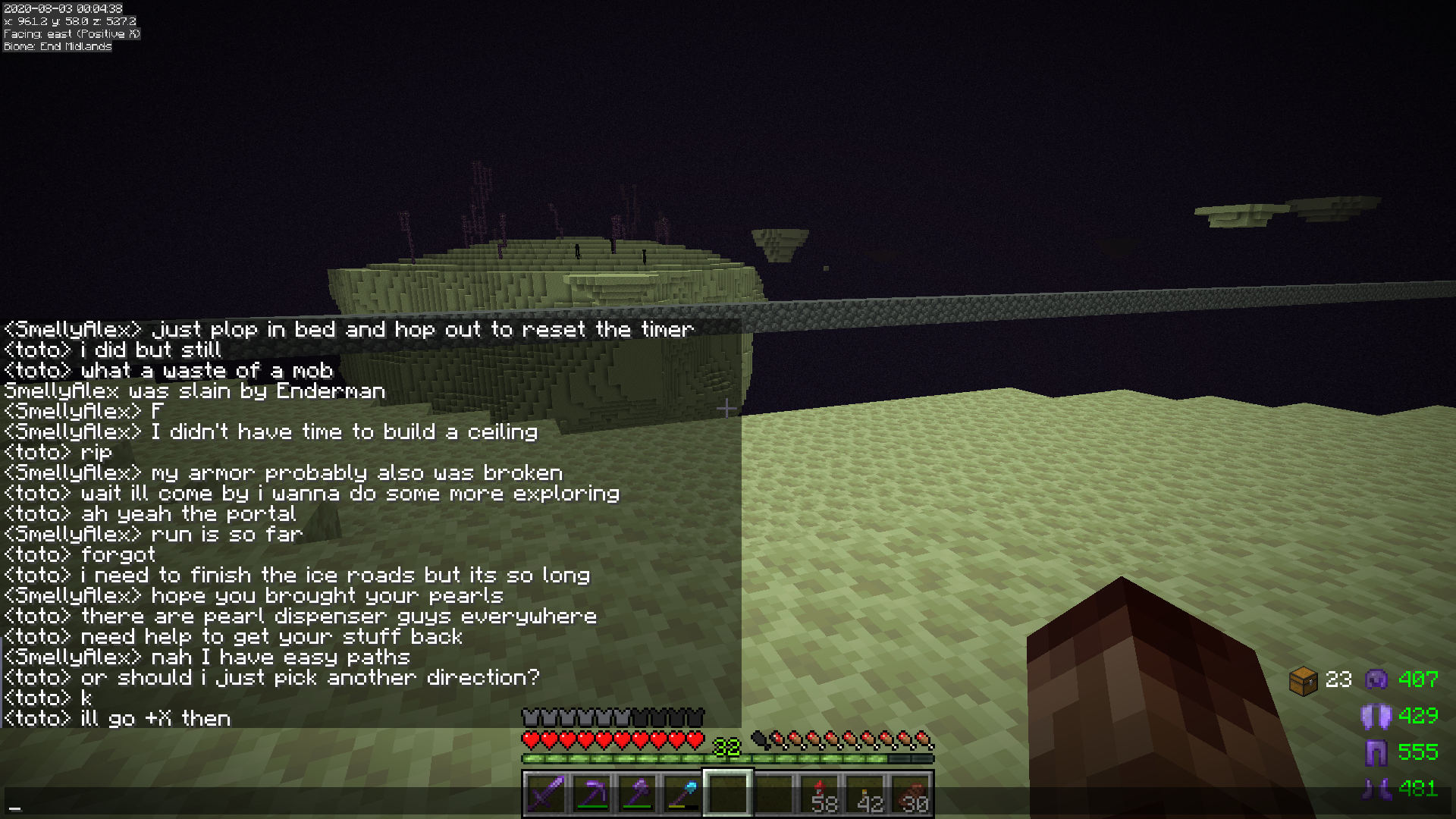The width and height of the screenshot is (1456, 819).
Task: Select the enchanted sword hotbar slot
Action: point(546,794)
